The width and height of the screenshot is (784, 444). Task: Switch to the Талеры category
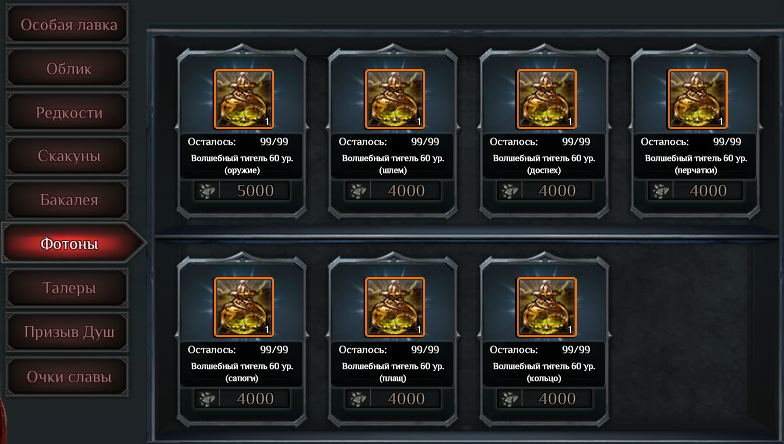68,288
